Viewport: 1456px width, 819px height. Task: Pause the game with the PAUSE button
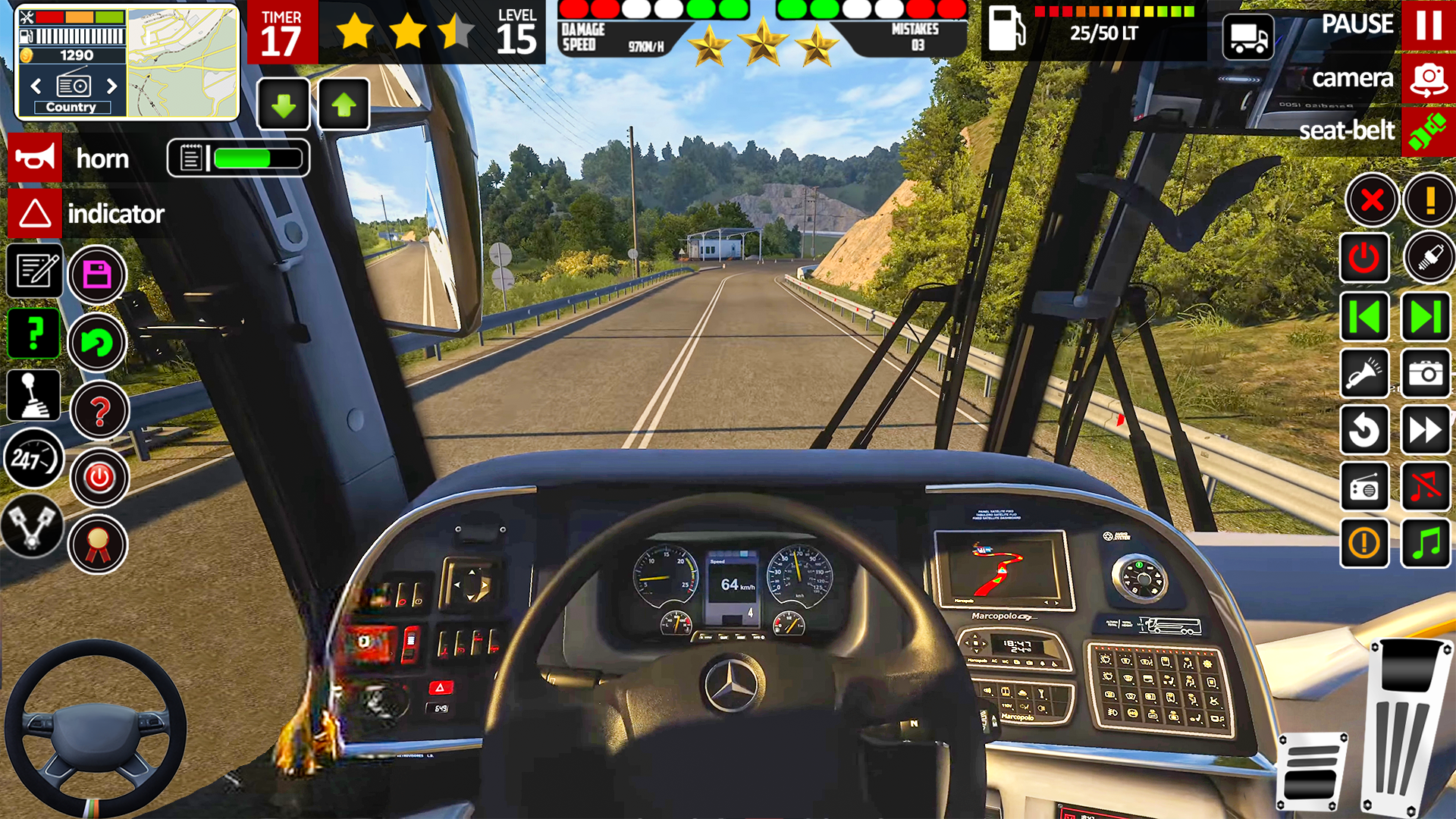1428,25
